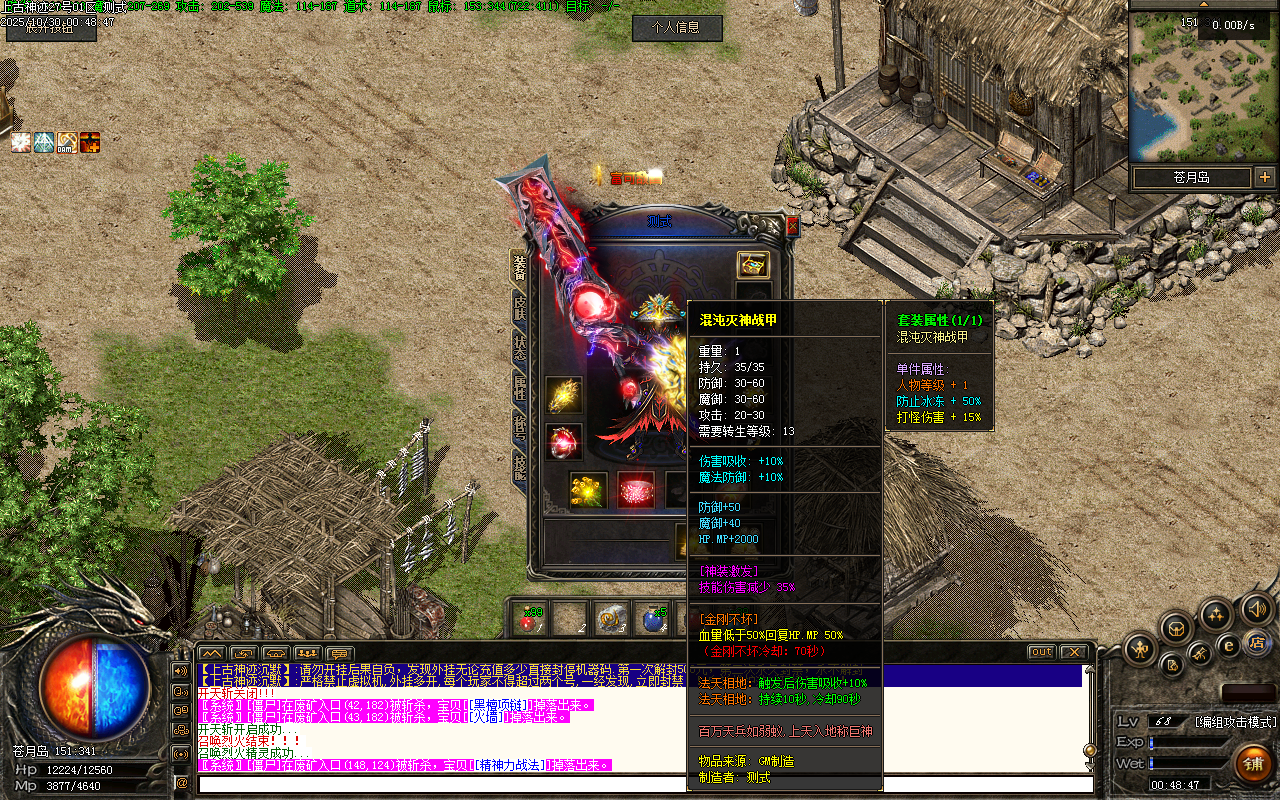Click the treasure chest icon in equipment window
This screenshot has width=1280, height=800.
753,265
